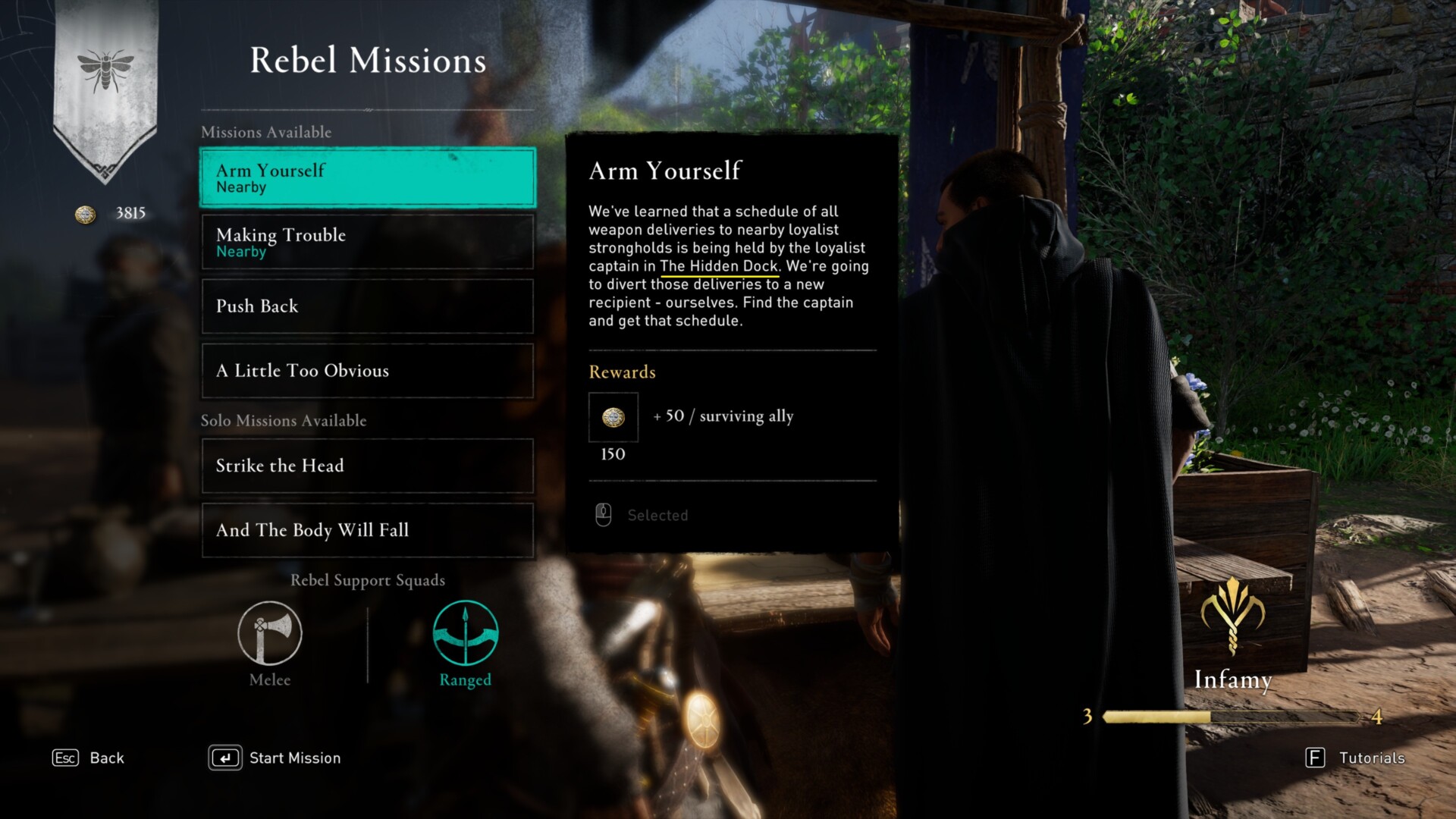Choose And The Body Will Fall

[367, 530]
